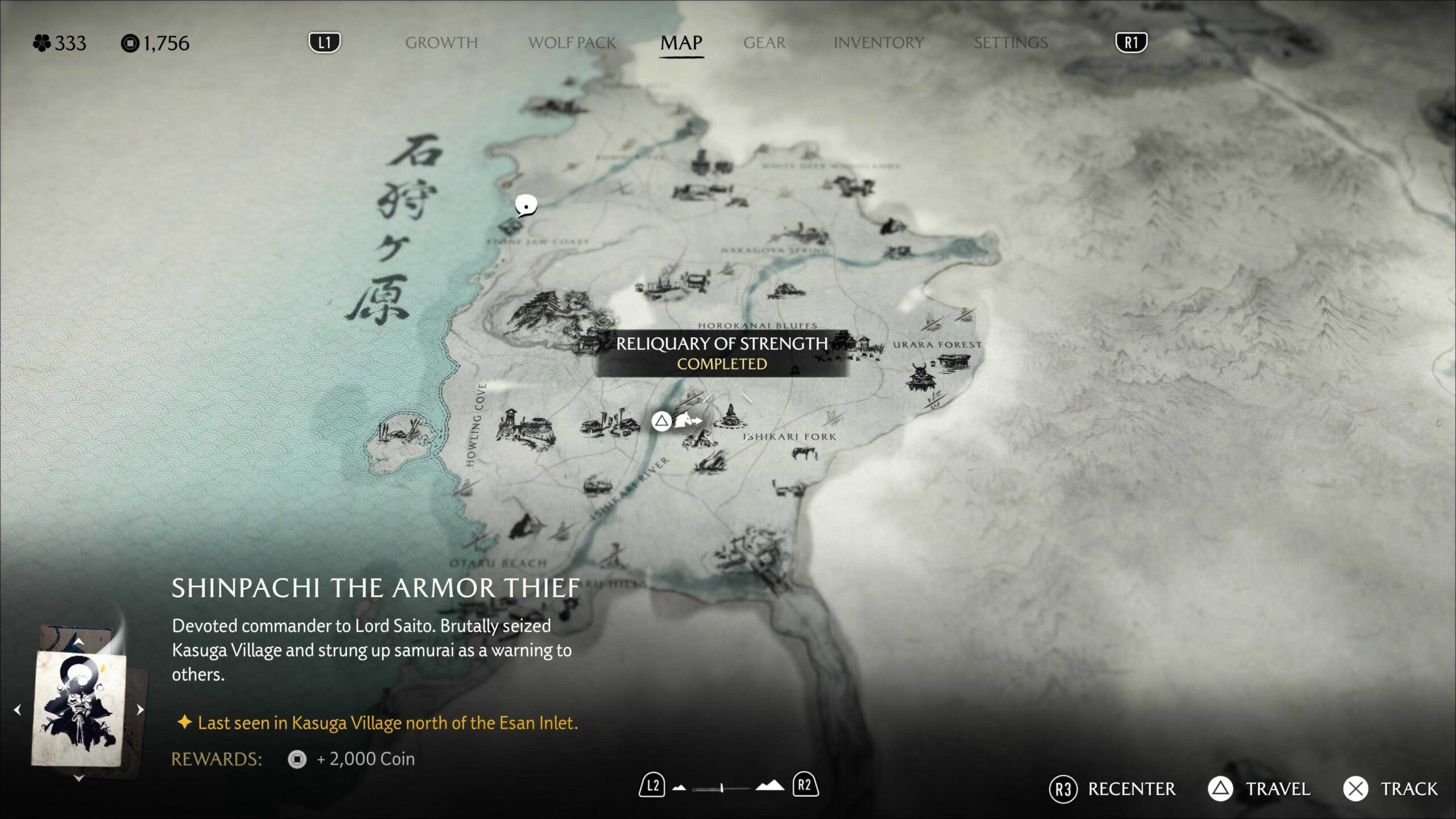Show the Settings tab

(x=1010, y=43)
